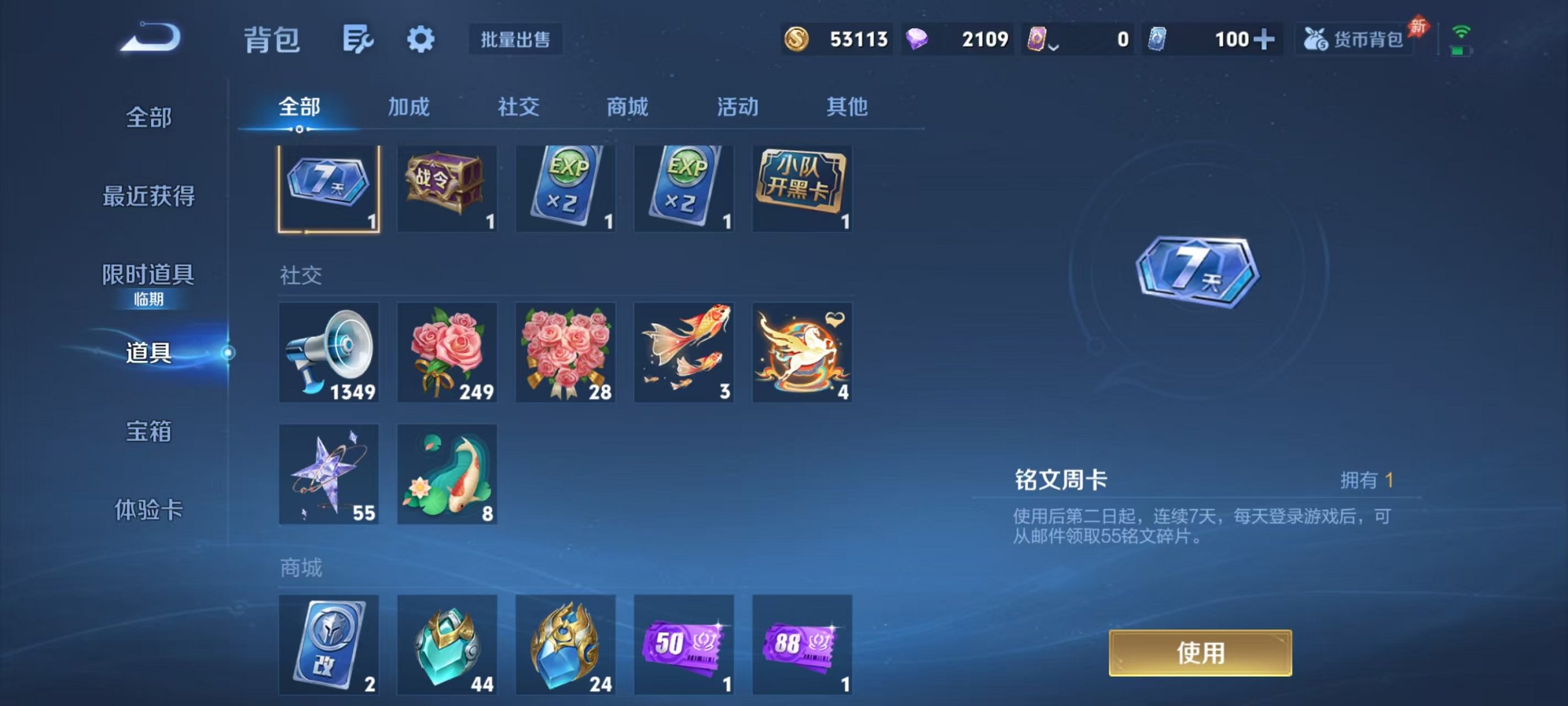
Task: Open the 货币背包 currency bag
Action: tap(1354, 39)
